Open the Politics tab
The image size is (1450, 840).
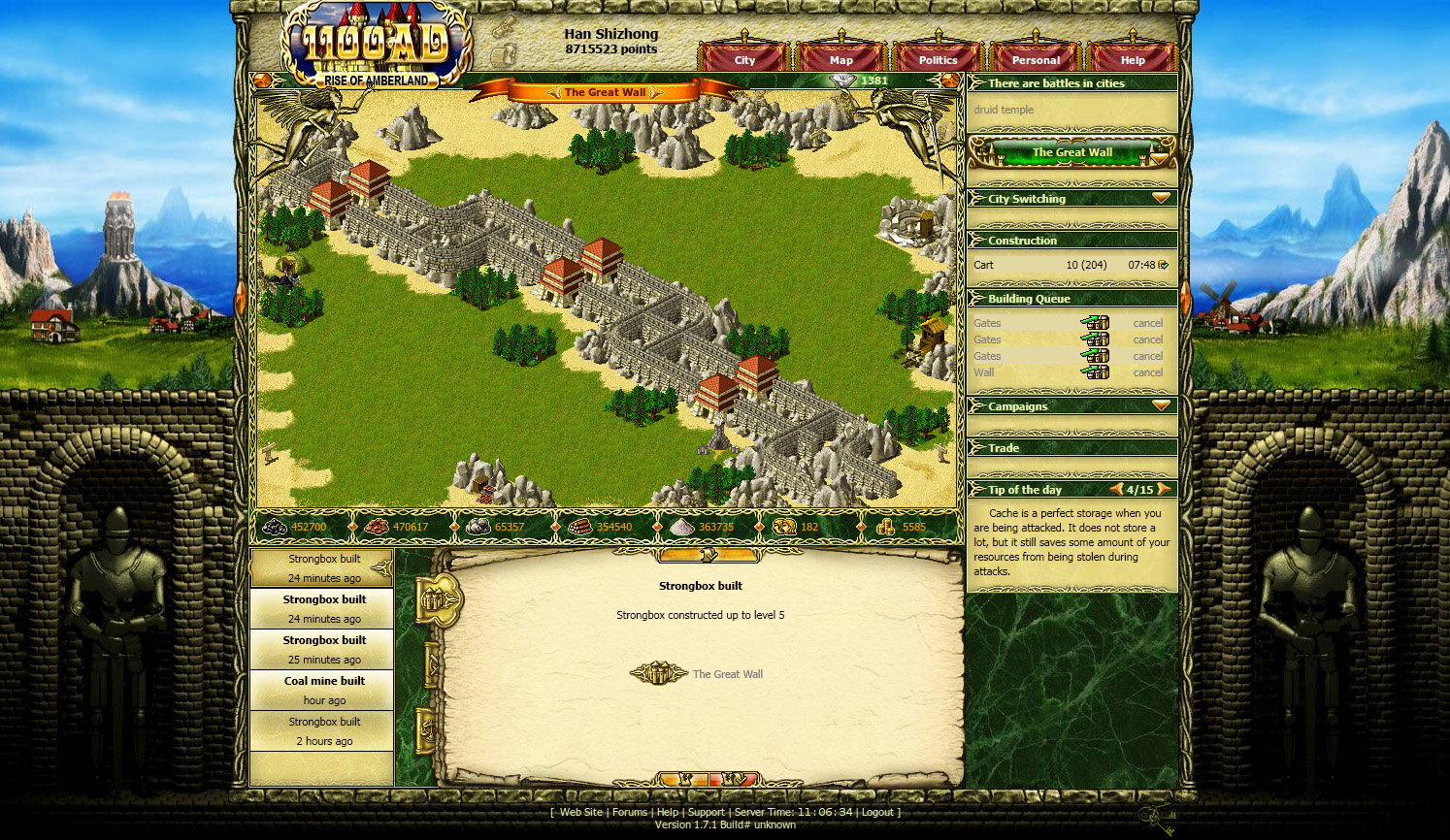[938, 60]
